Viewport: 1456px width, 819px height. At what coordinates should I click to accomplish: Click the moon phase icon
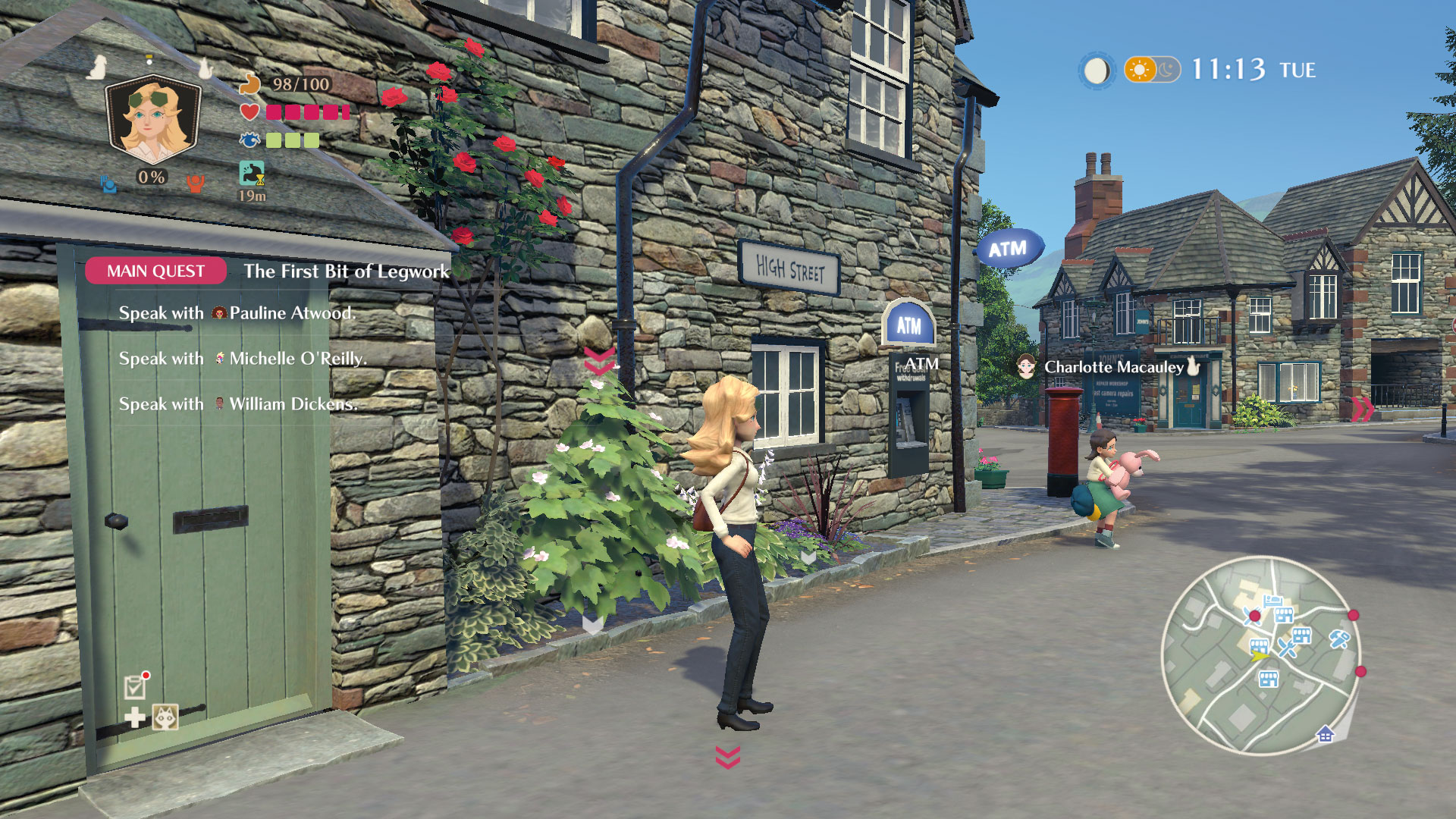coord(1096,71)
